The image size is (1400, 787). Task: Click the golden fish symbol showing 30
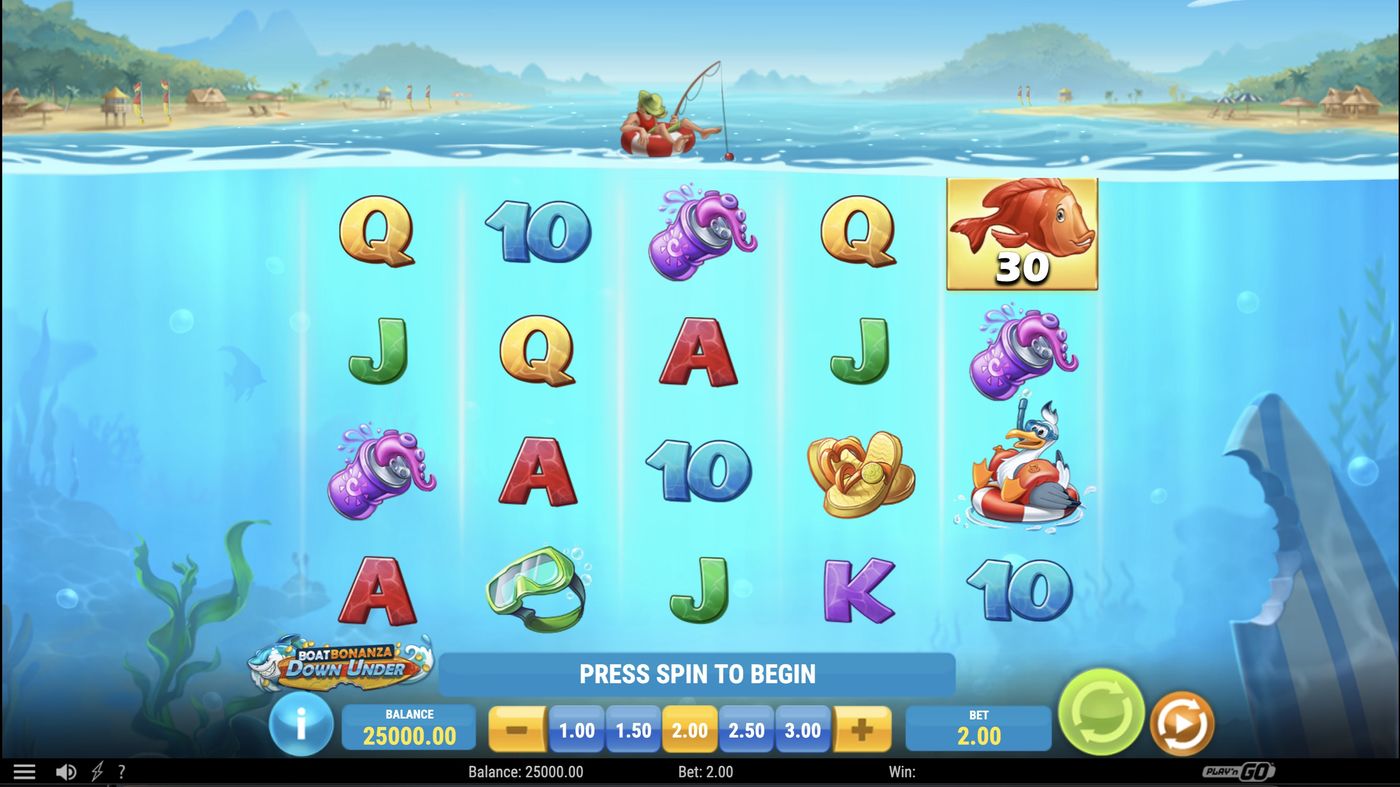click(1022, 233)
